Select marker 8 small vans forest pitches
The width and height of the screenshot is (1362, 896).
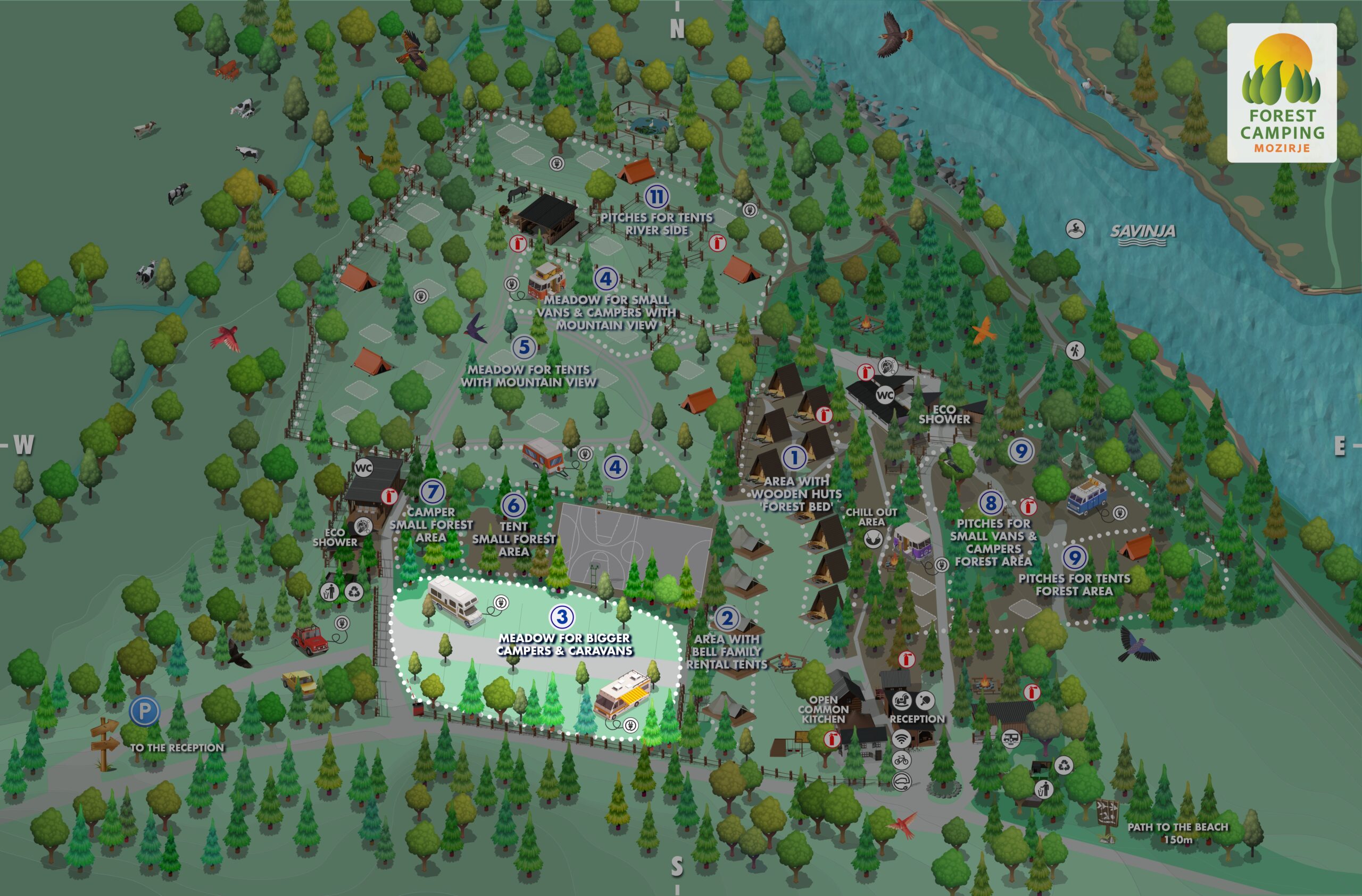[x=991, y=503]
